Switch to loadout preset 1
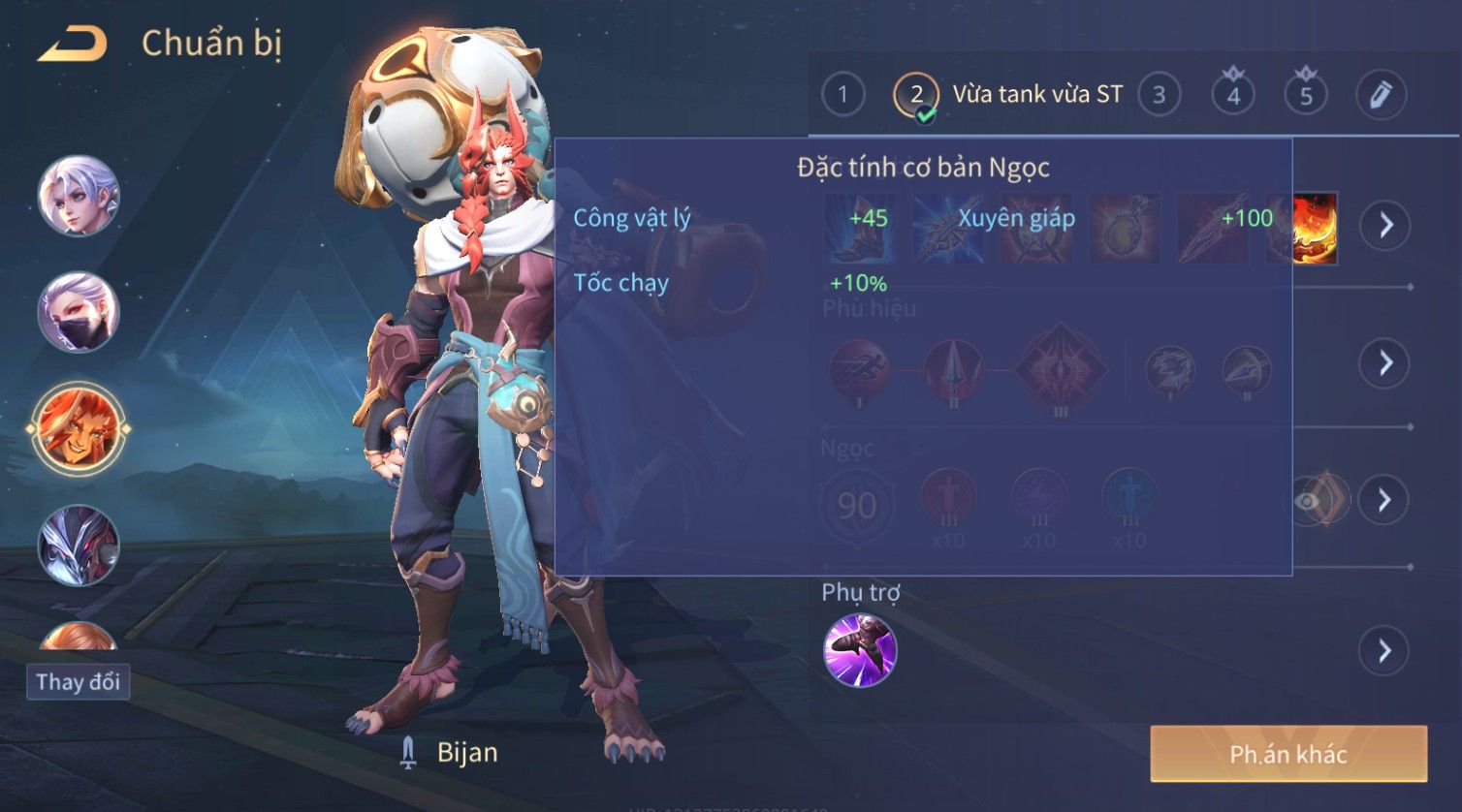1462x812 pixels. (842, 95)
